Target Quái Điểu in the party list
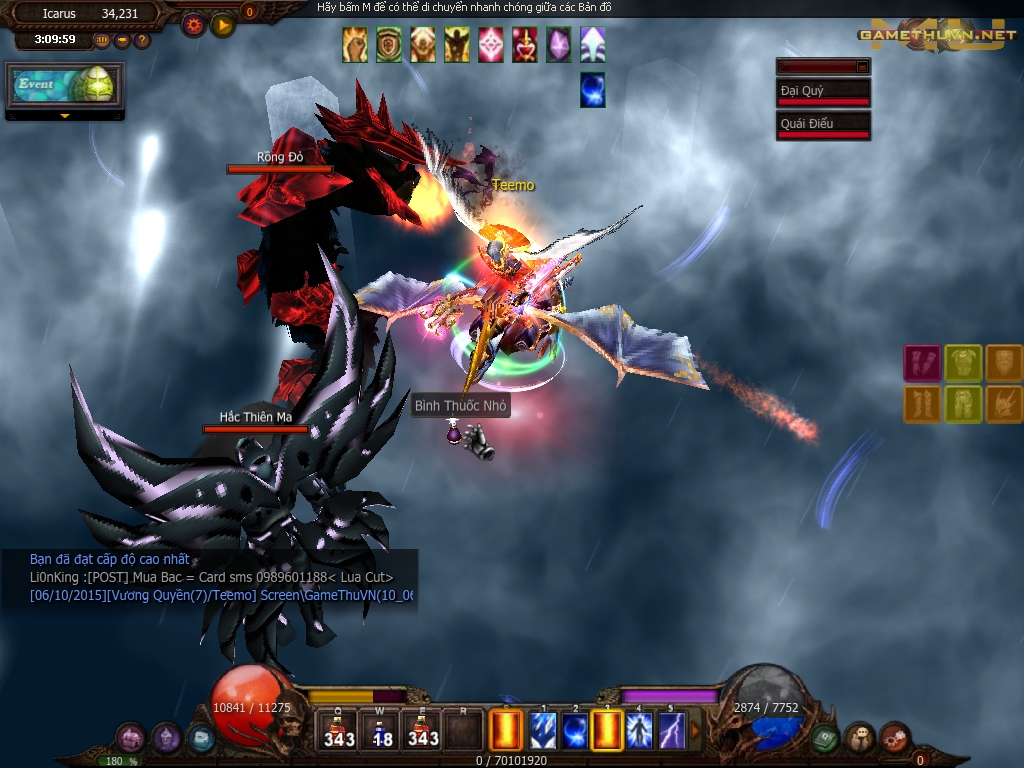1024x768 pixels. tap(823, 125)
